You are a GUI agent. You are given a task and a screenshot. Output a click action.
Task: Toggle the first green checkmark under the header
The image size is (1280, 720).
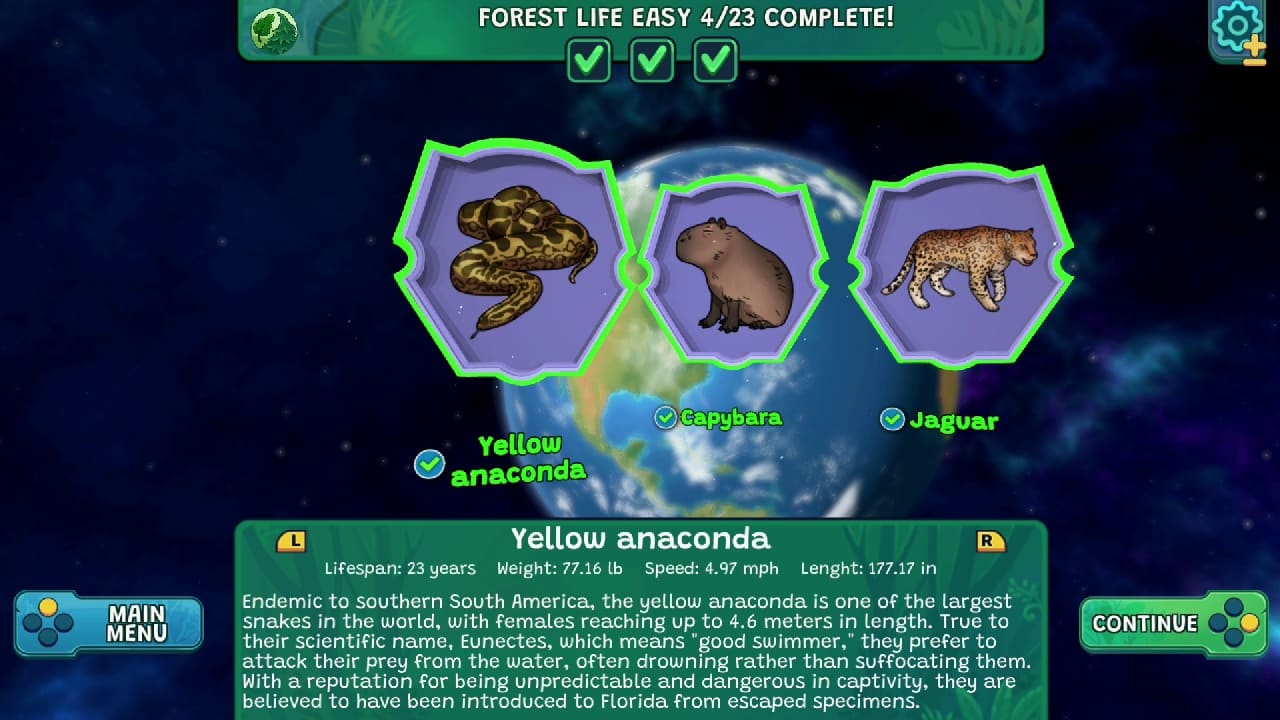588,60
